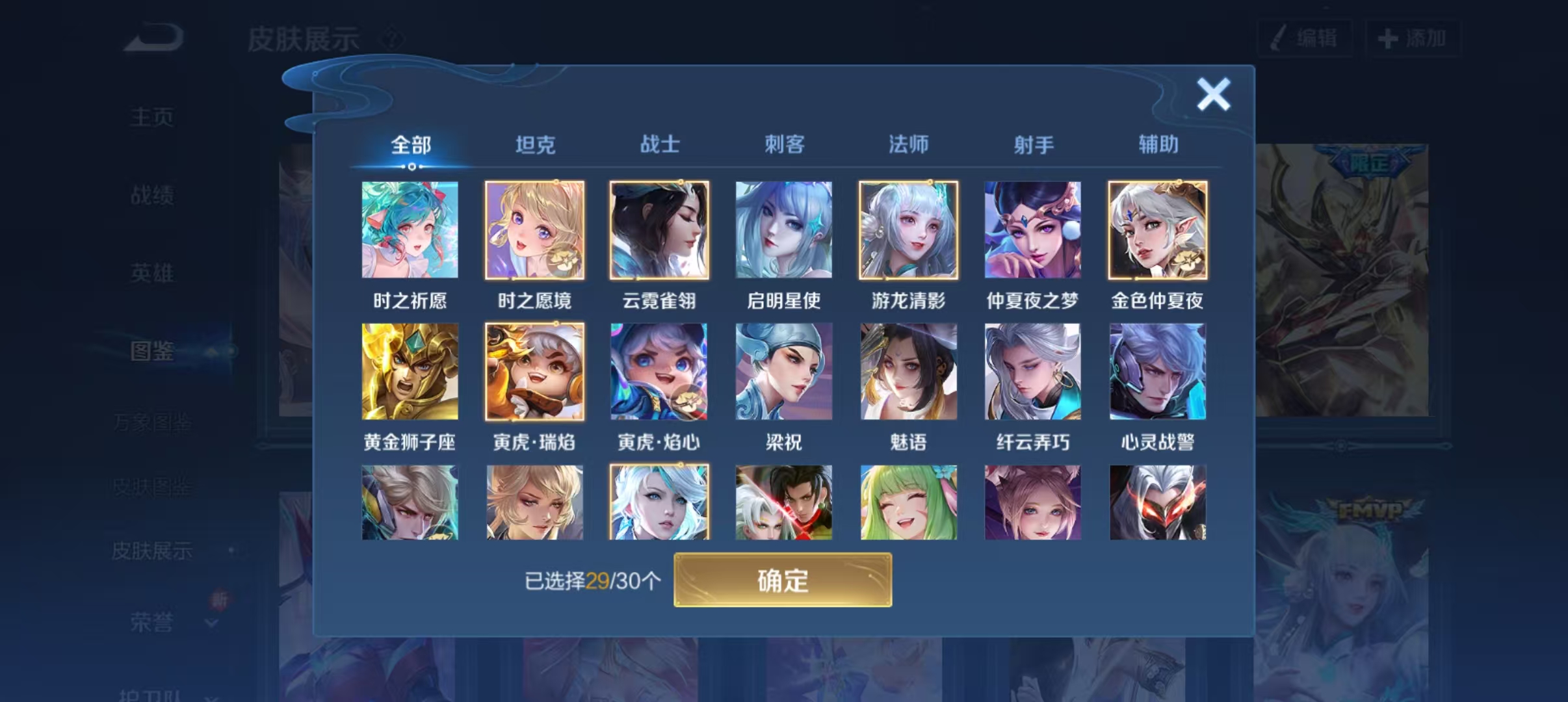The width and height of the screenshot is (1568, 702).
Task: Select the 梁祝 skin portrait
Action: pos(783,370)
